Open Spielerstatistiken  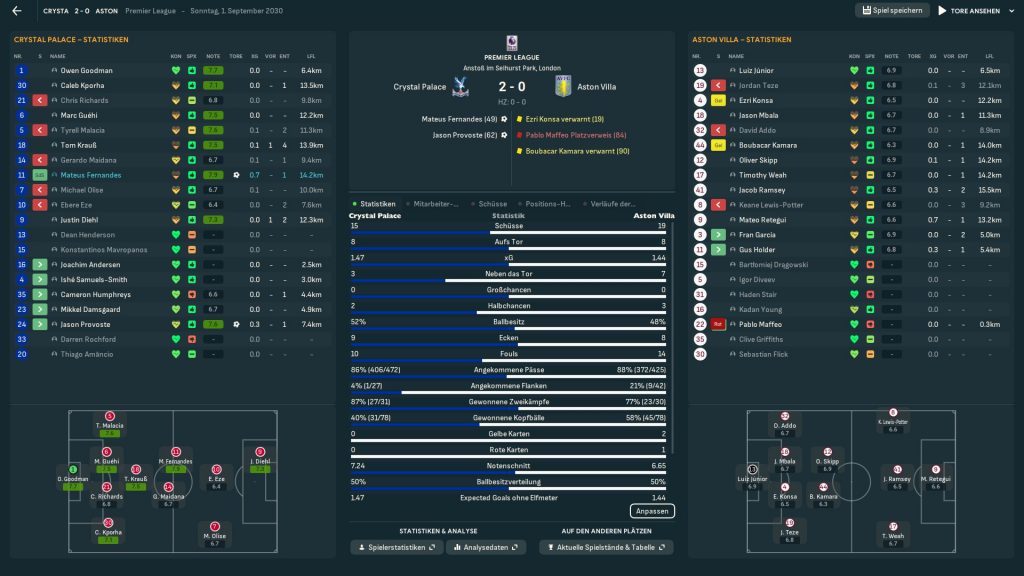[397, 548]
